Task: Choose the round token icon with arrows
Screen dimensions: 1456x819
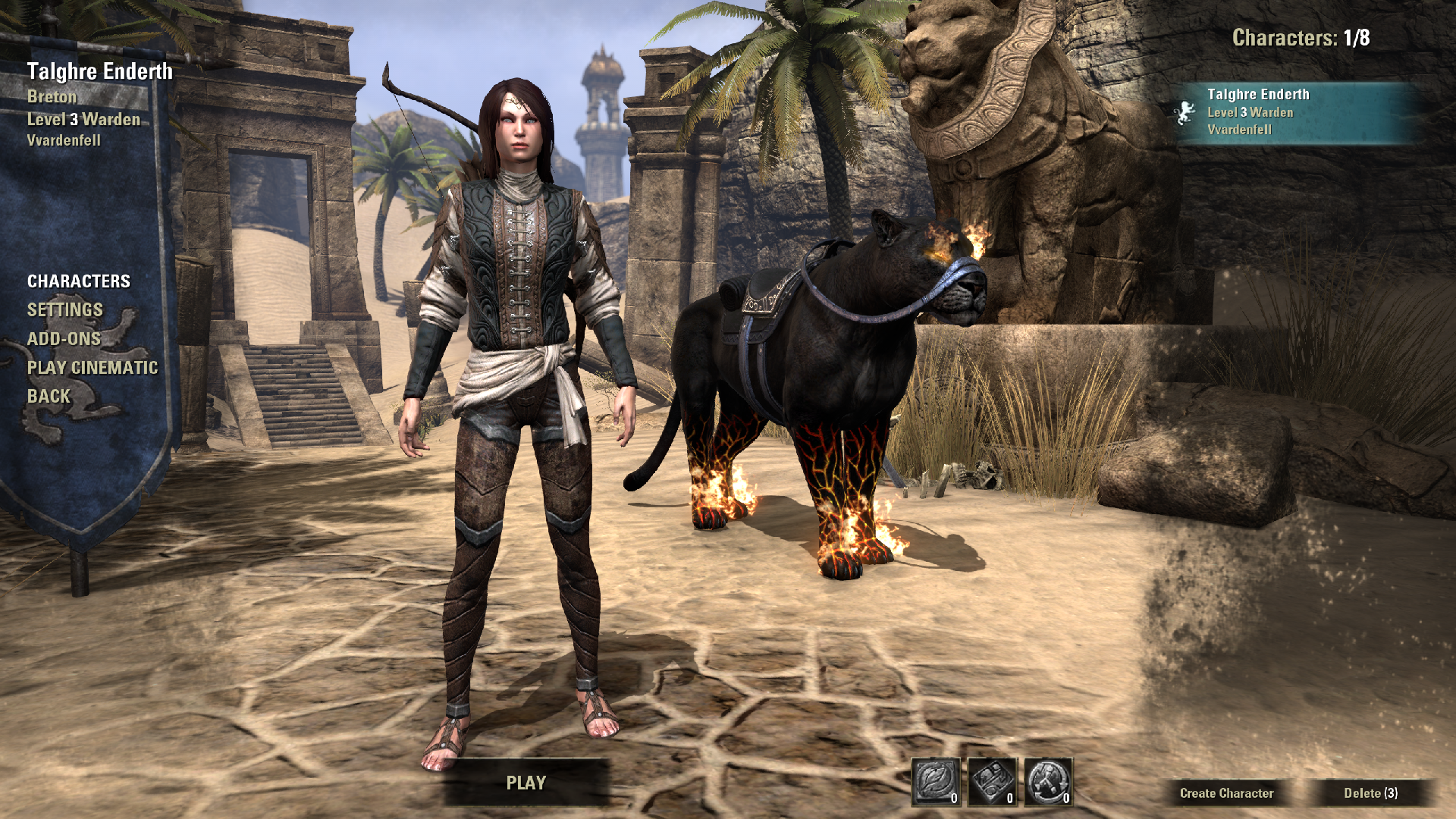Action: pos(1048,781)
